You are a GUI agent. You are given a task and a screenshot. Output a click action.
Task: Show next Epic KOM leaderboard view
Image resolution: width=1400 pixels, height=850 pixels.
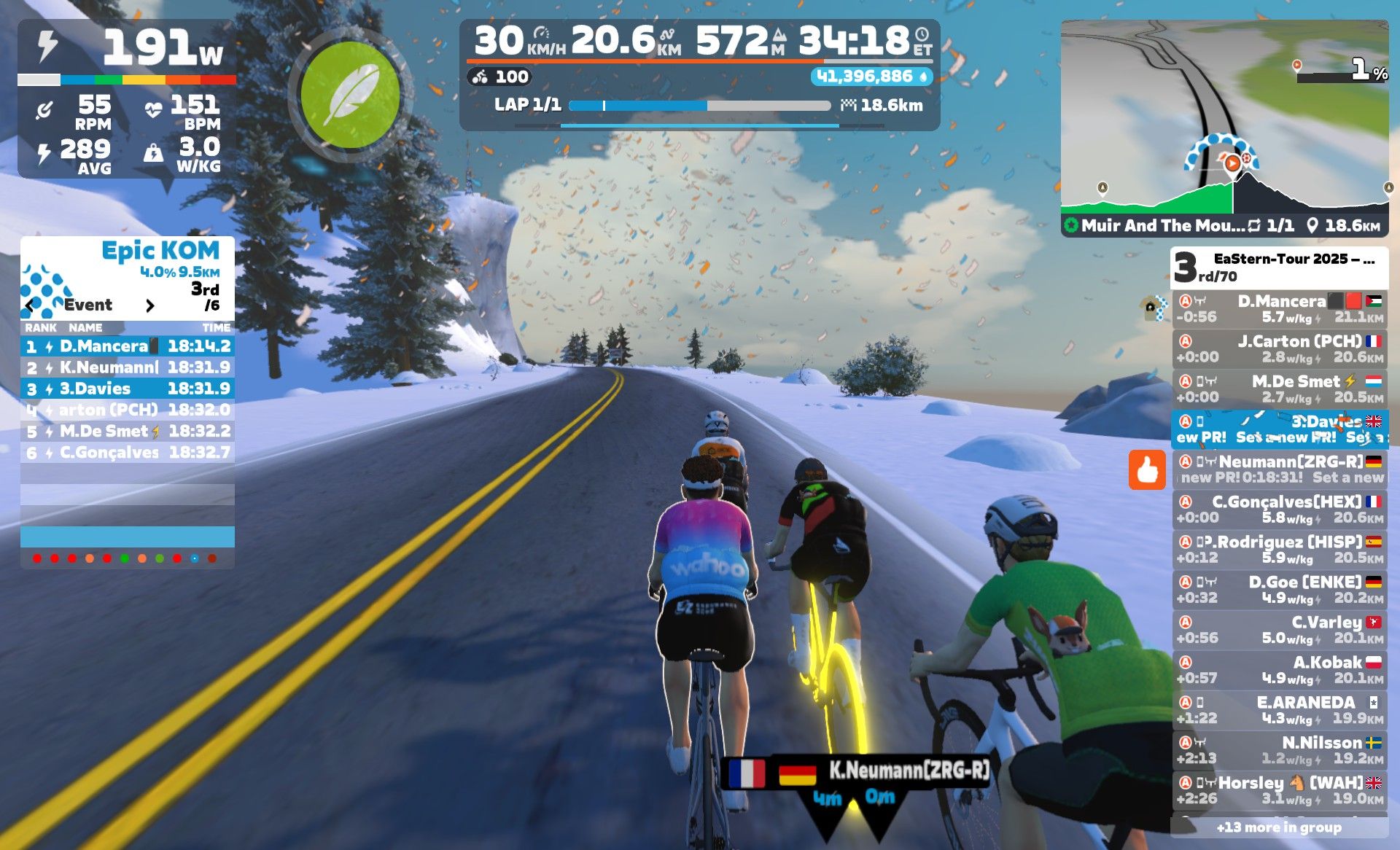[150, 305]
